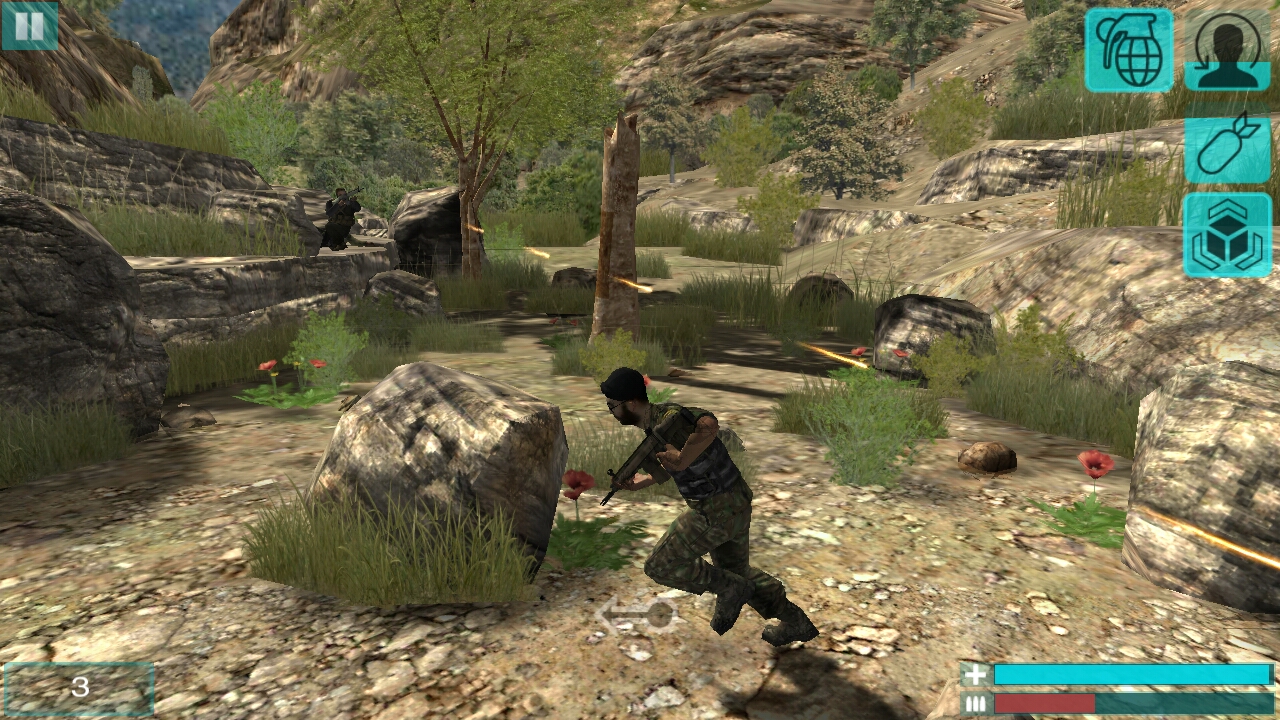
Task: Open the soldier profile icon
Action: pos(1227,50)
